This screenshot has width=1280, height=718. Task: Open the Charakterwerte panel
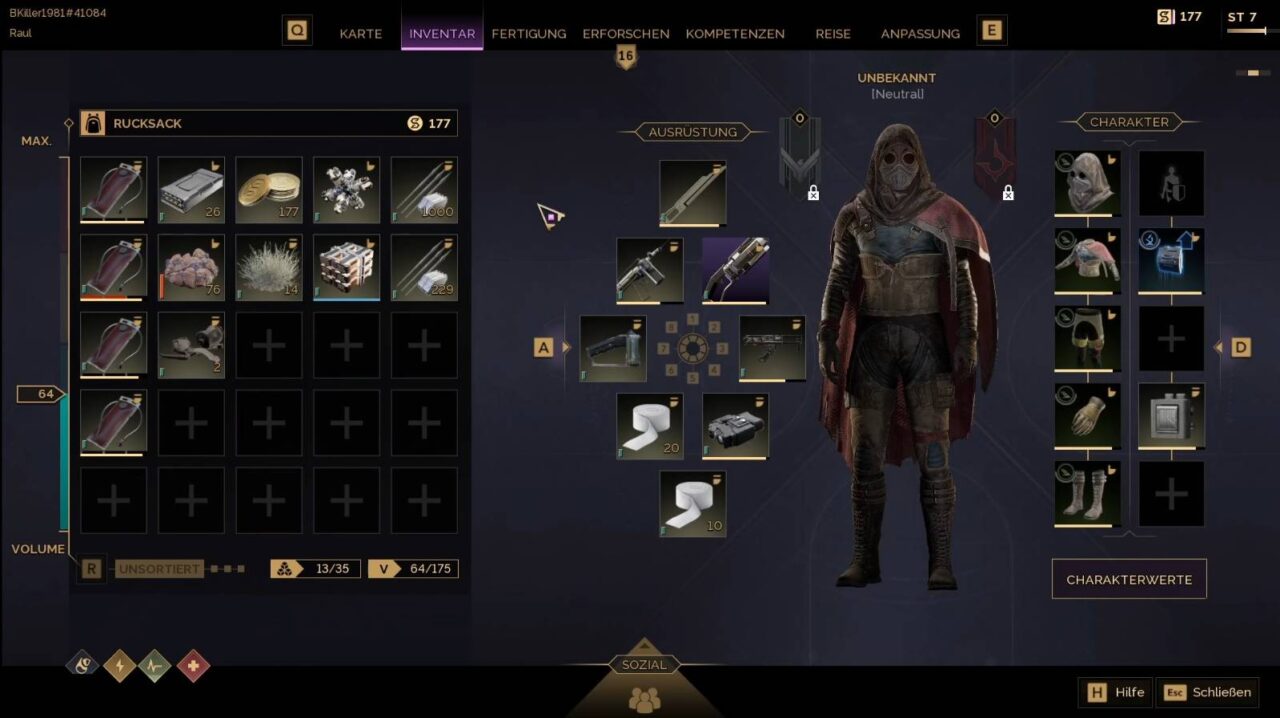tap(1129, 579)
